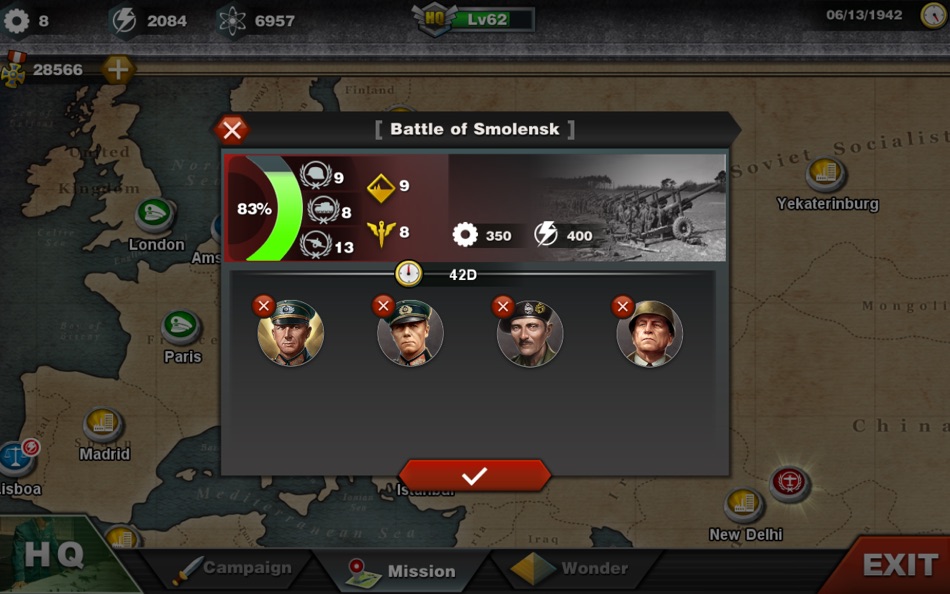
Task: Select the red marker near New Delhi
Action: click(790, 484)
